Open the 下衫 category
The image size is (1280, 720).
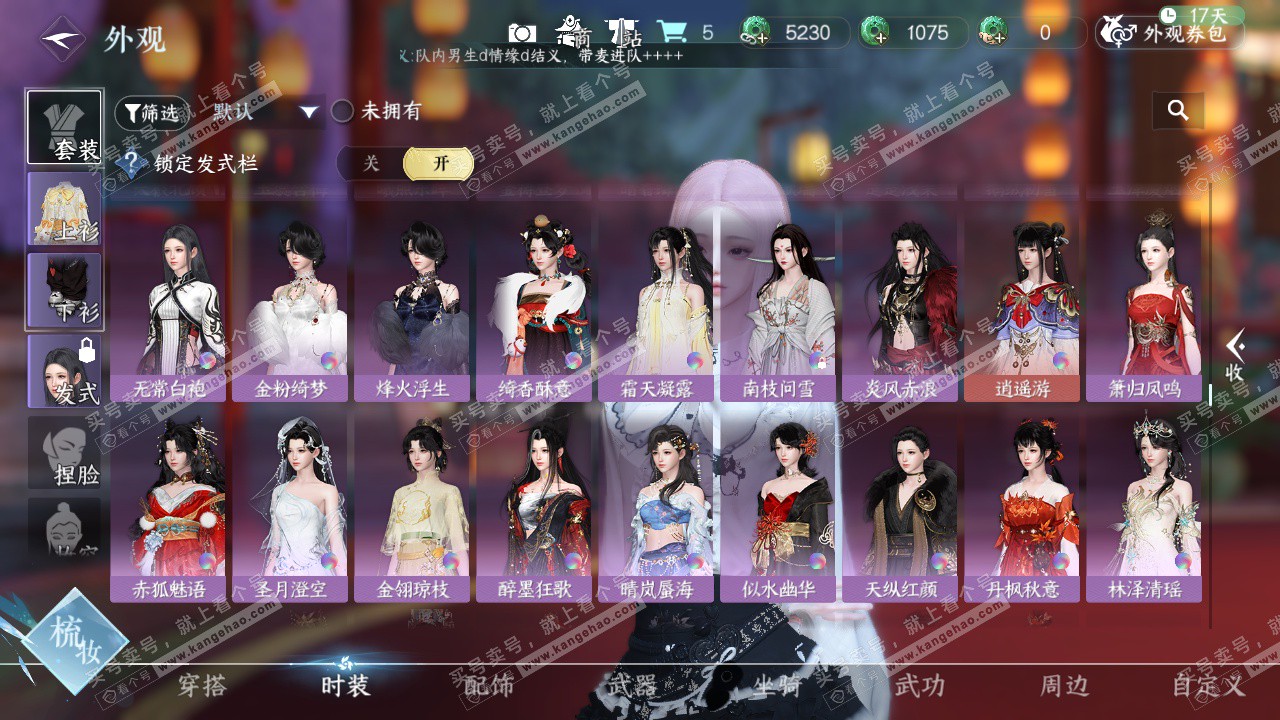point(64,291)
